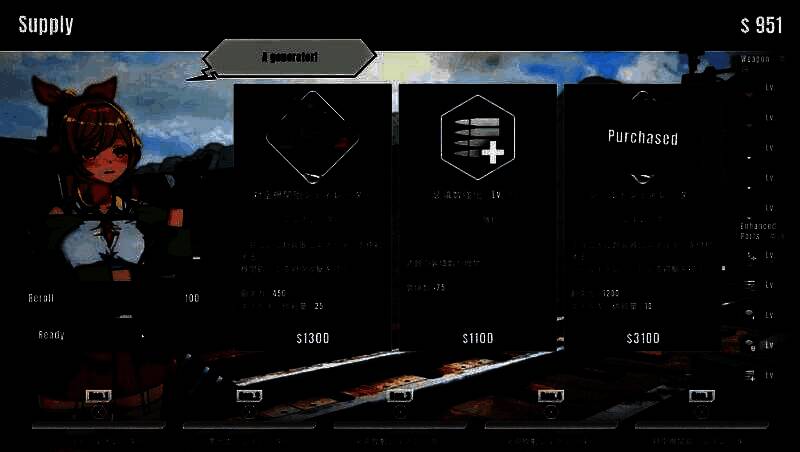The height and width of the screenshot is (452, 800).
Task: Confirm with the Ready button
Action: point(90,335)
